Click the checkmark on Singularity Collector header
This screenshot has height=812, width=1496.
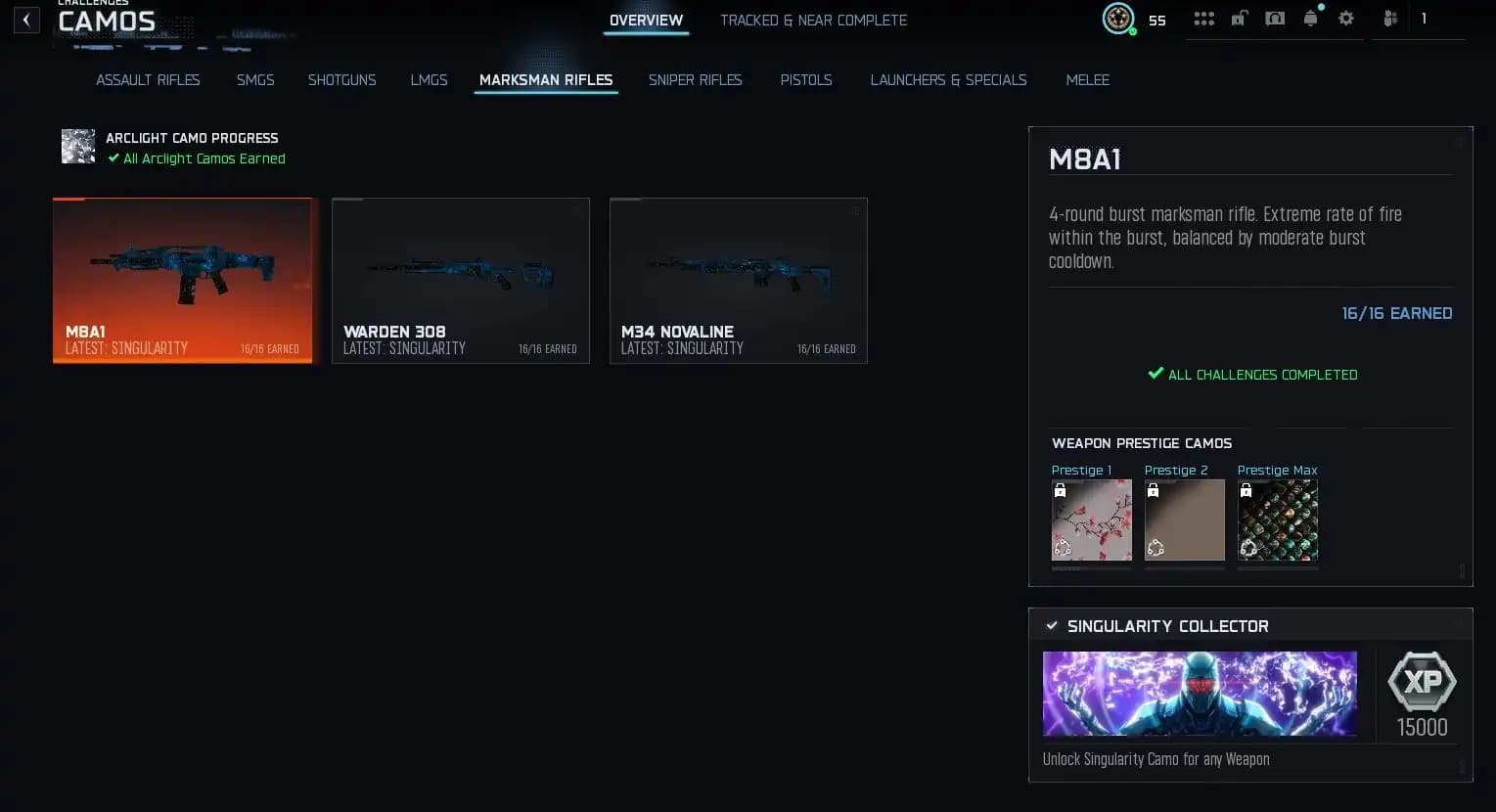[x=1052, y=625]
